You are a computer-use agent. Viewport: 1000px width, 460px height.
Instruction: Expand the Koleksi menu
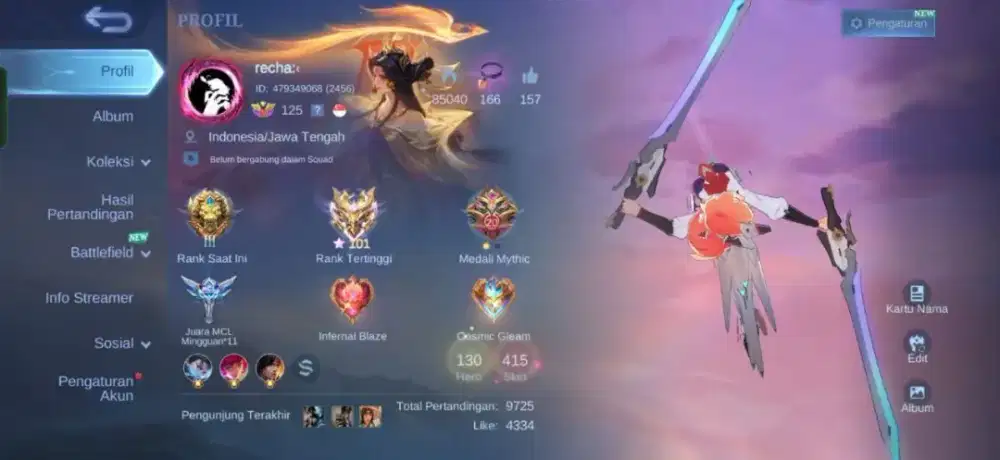[x=118, y=161]
